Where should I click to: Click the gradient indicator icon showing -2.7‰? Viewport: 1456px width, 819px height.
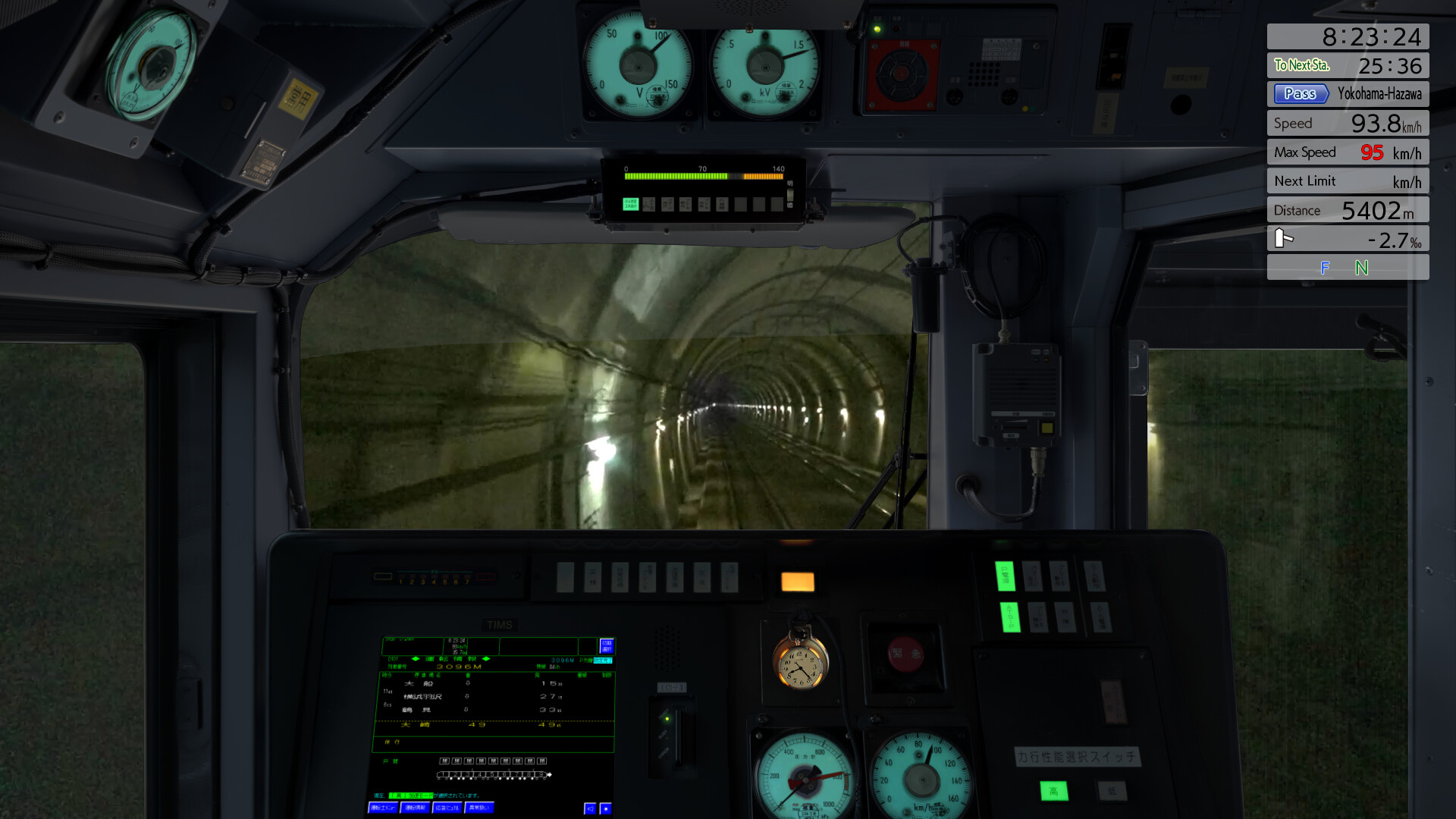[1285, 238]
